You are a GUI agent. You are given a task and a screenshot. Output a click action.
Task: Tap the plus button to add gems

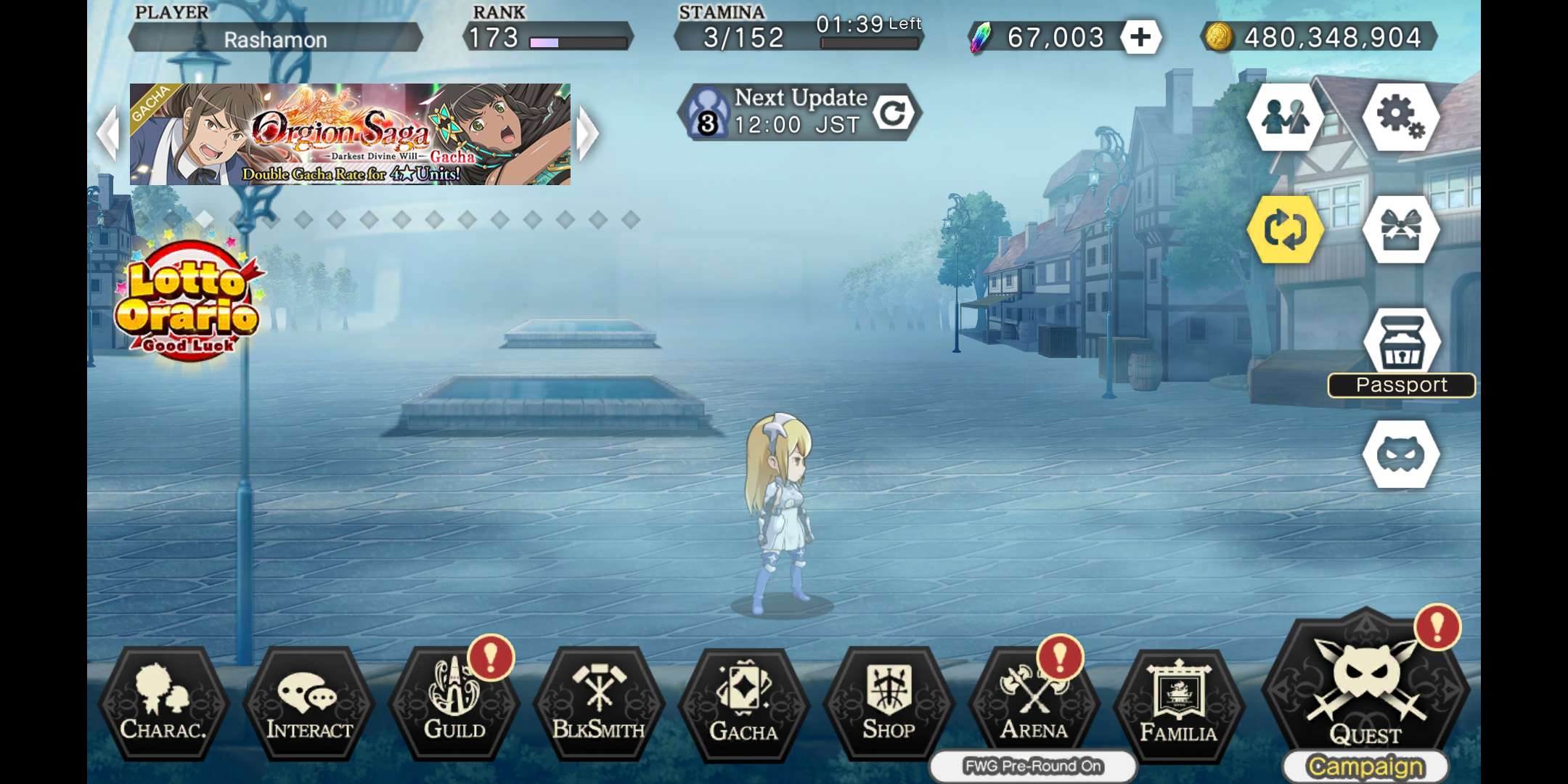1140,37
